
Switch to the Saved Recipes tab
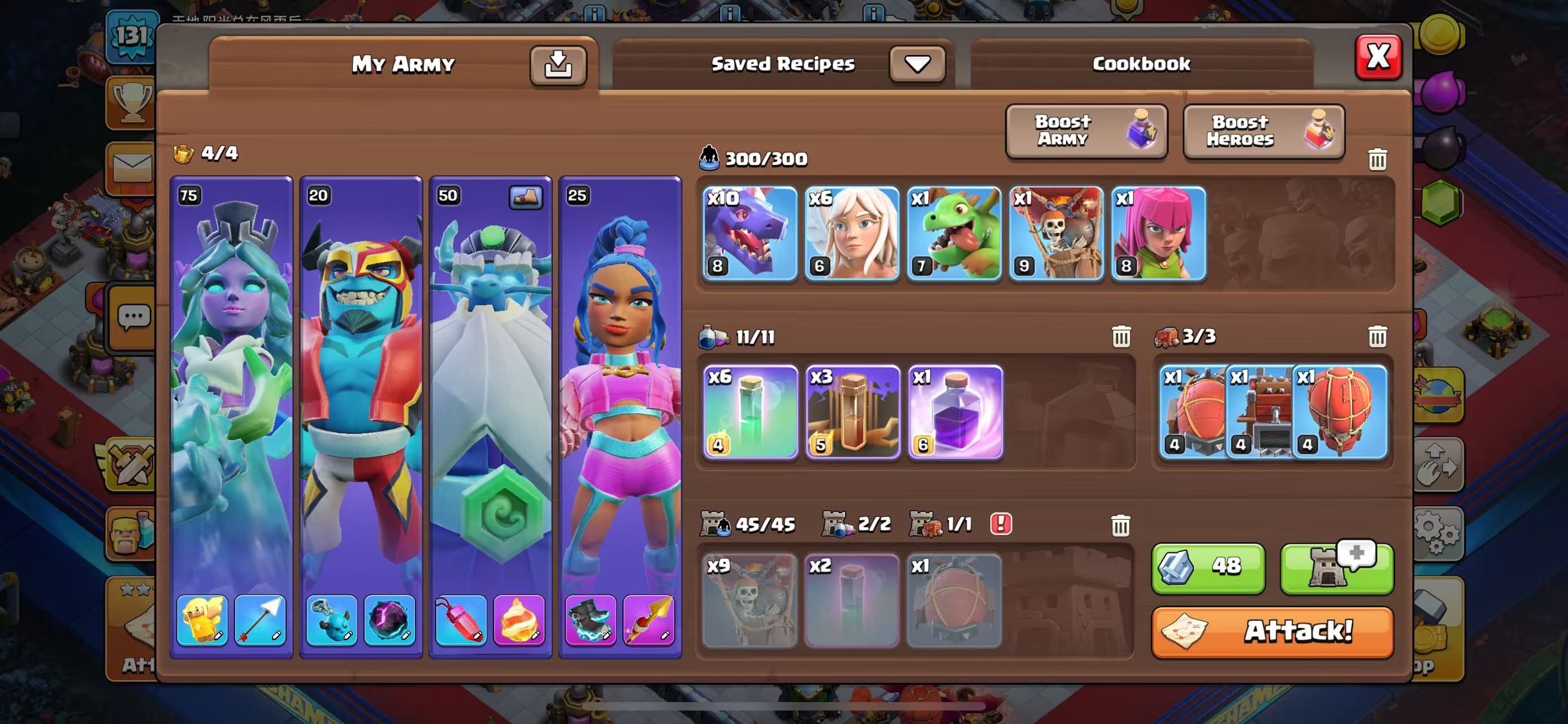point(783,64)
